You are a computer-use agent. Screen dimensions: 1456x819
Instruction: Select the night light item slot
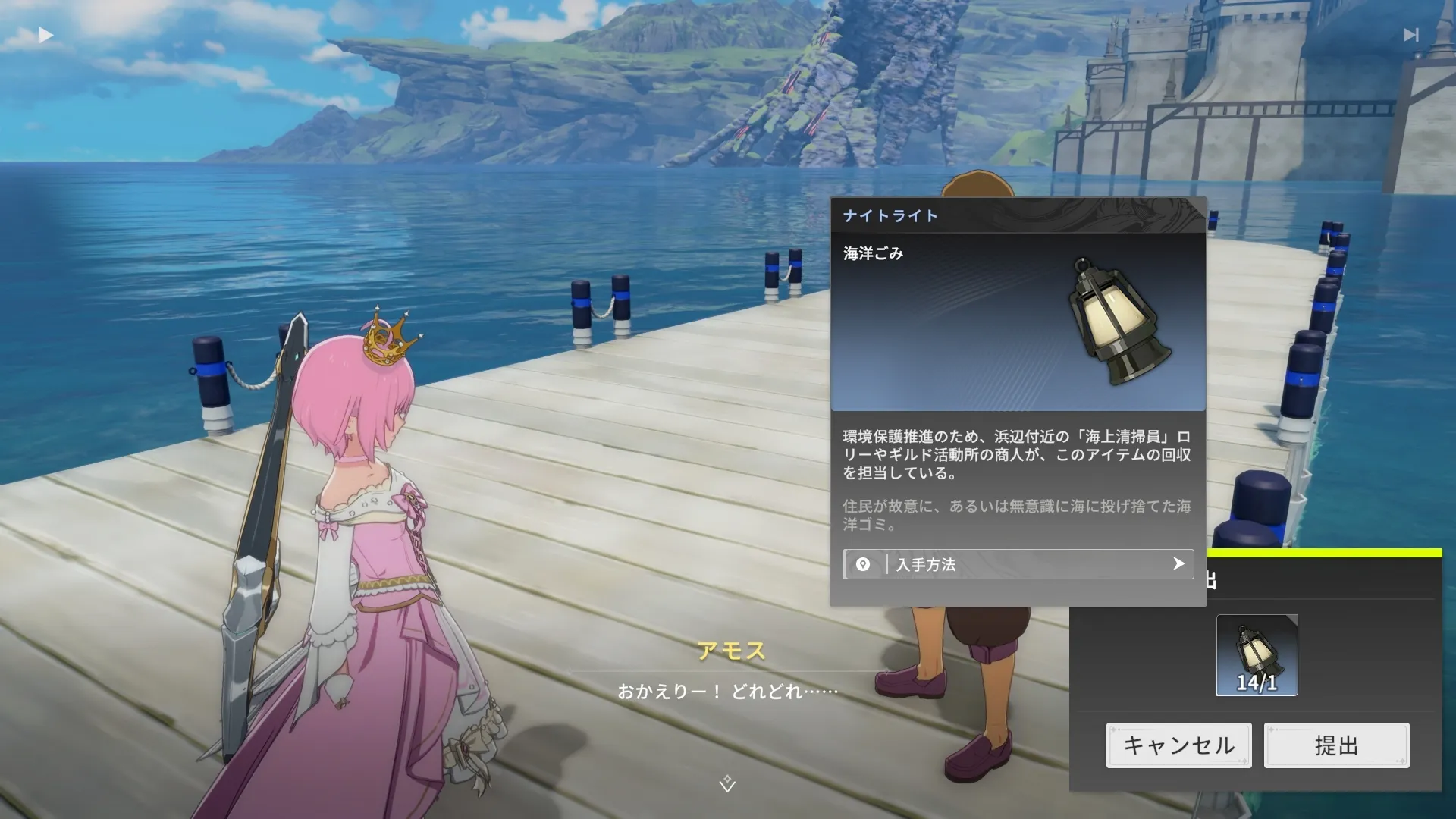click(1257, 655)
